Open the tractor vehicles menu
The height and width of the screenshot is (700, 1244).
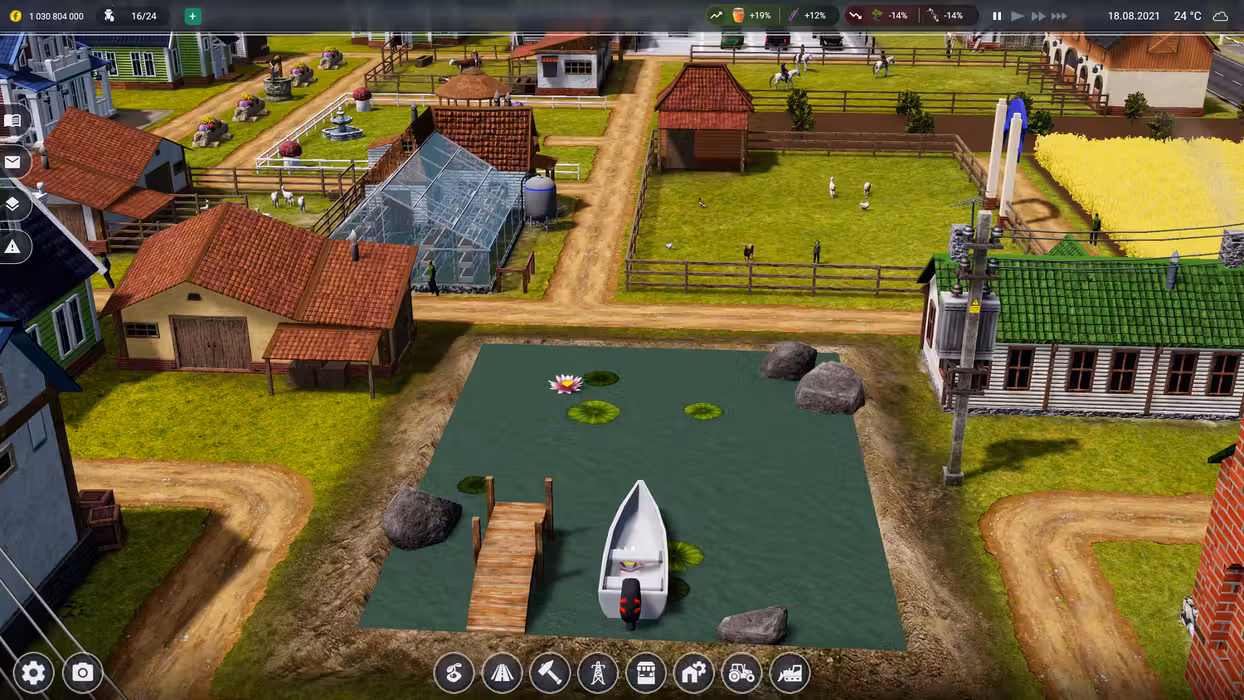click(x=742, y=673)
